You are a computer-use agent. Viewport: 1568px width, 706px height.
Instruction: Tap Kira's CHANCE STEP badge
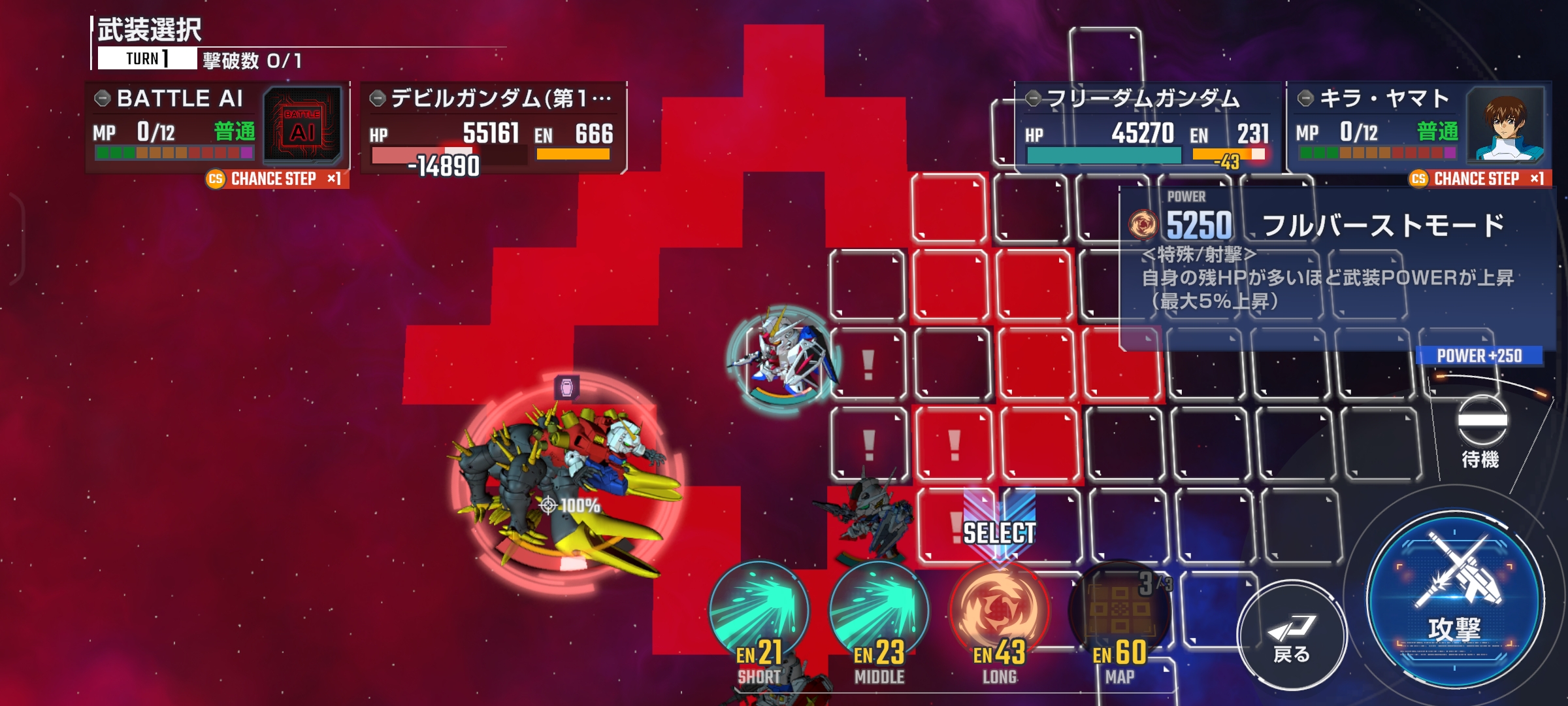pos(1479,179)
